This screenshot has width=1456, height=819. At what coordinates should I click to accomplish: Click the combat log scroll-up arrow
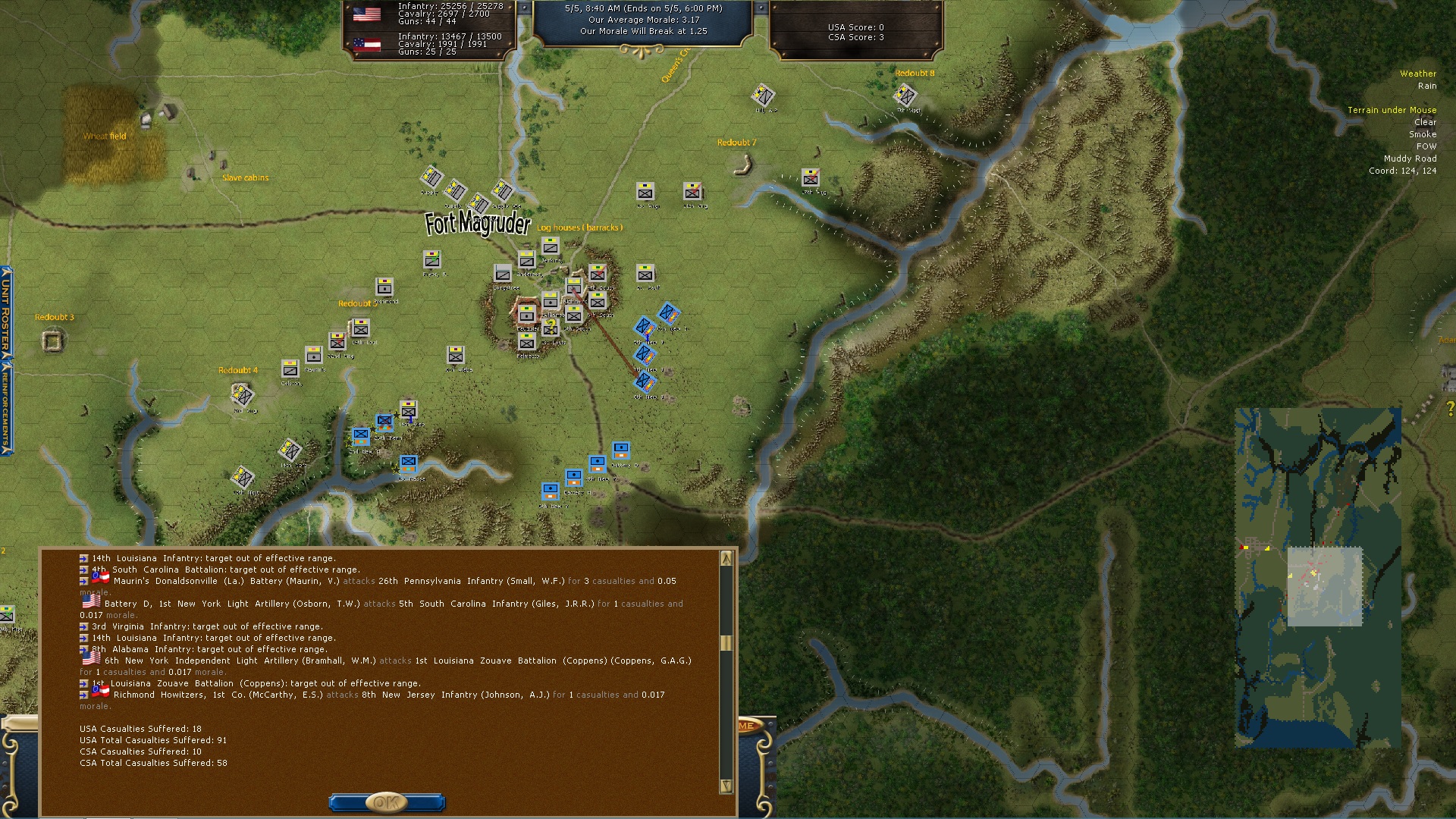726,559
